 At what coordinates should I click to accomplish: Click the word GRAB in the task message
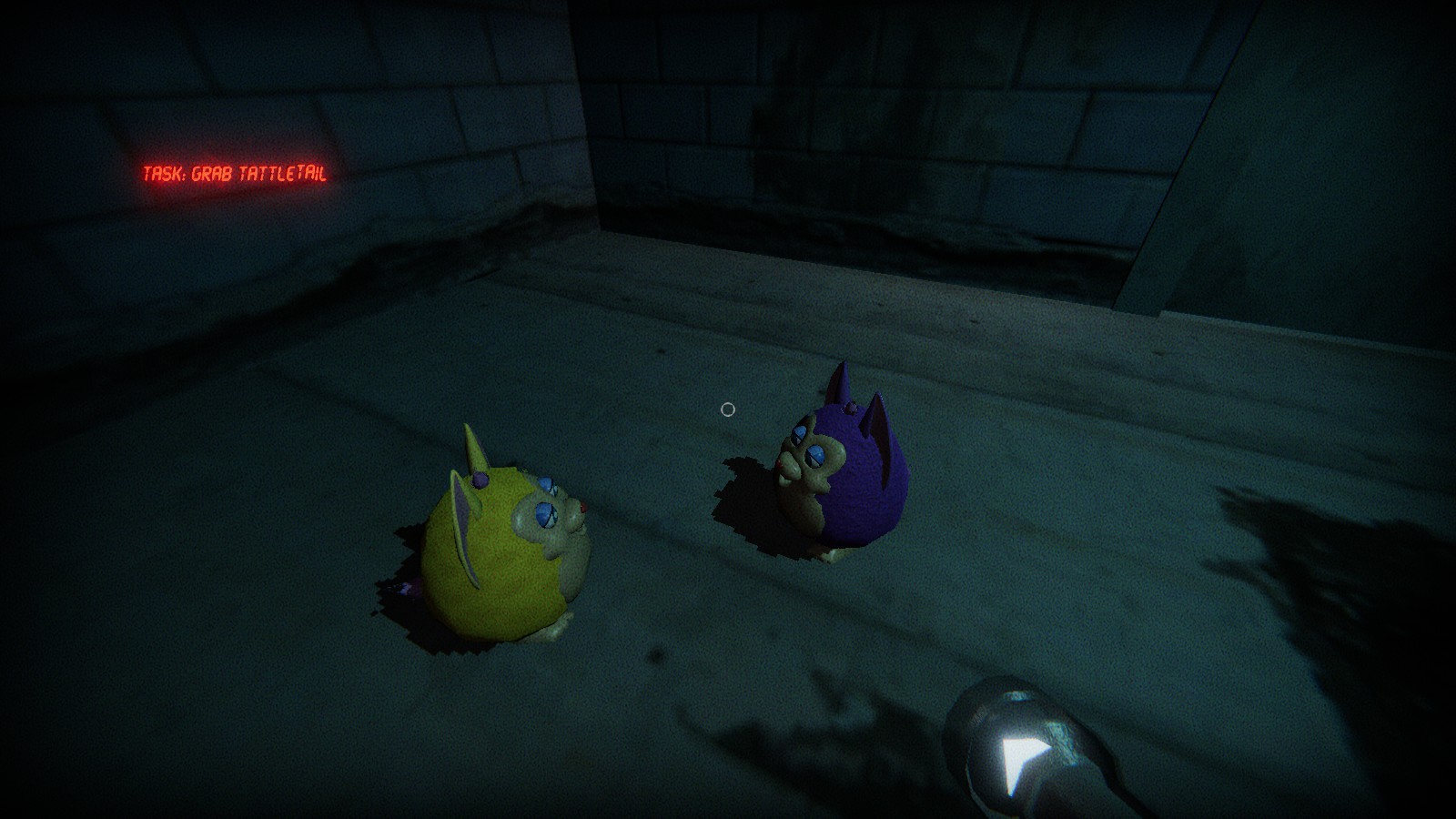(x=211, y=173)
